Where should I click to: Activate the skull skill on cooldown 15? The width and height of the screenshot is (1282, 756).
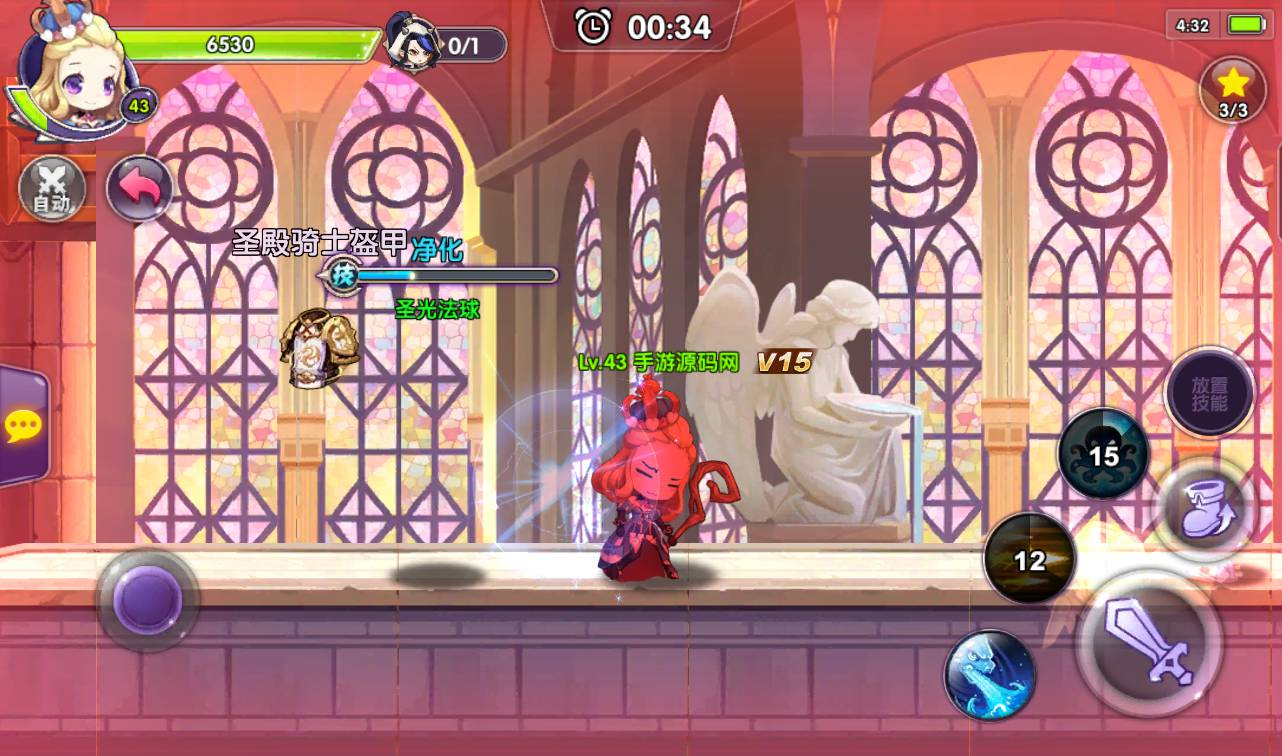pyautogui.click(x=1103, y=454)
